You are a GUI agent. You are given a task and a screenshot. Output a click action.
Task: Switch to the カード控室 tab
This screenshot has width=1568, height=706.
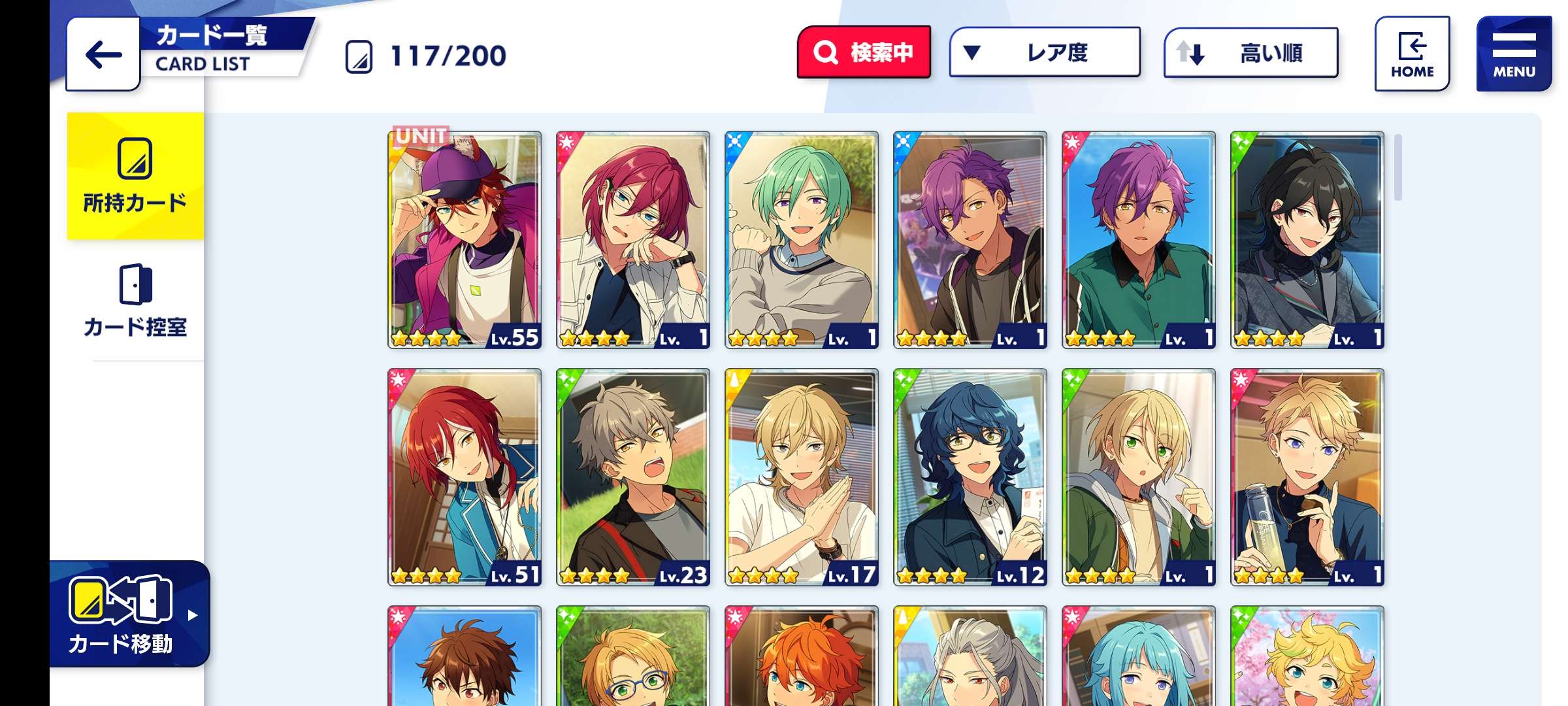[x=135, y=301]
